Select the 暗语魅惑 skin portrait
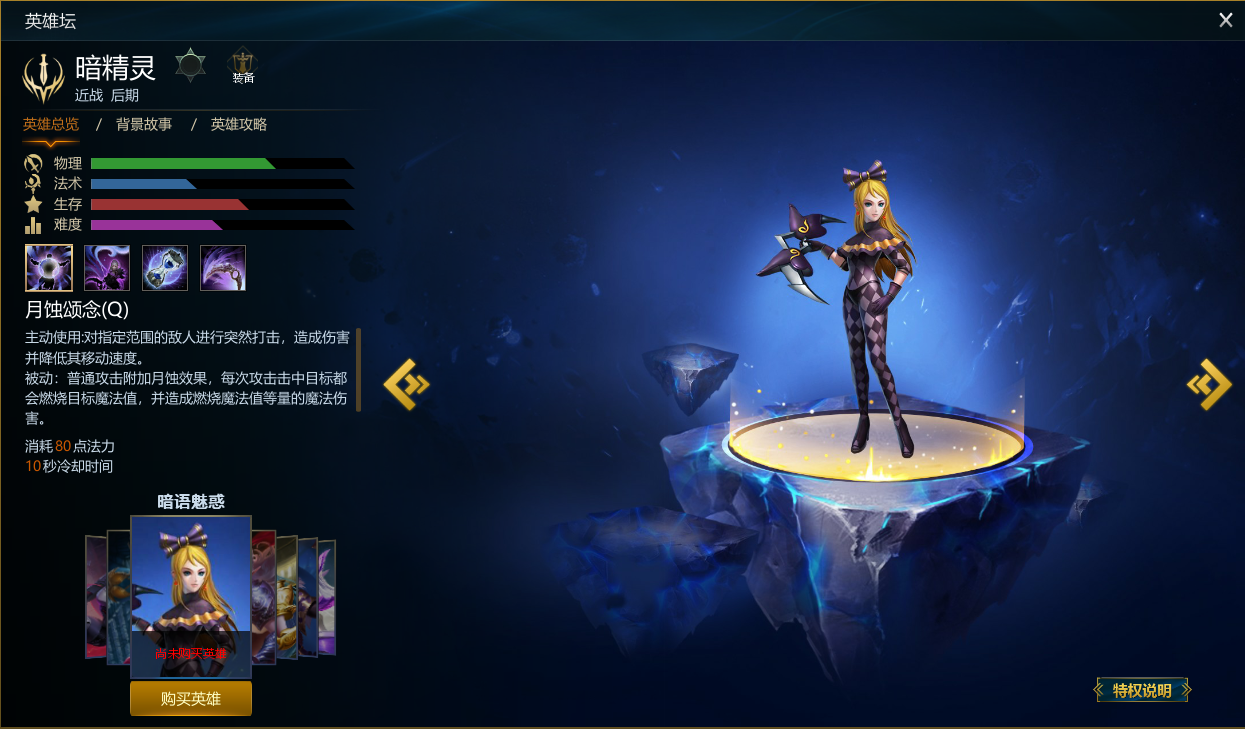 pyautogui.click(x=191, y=590)
